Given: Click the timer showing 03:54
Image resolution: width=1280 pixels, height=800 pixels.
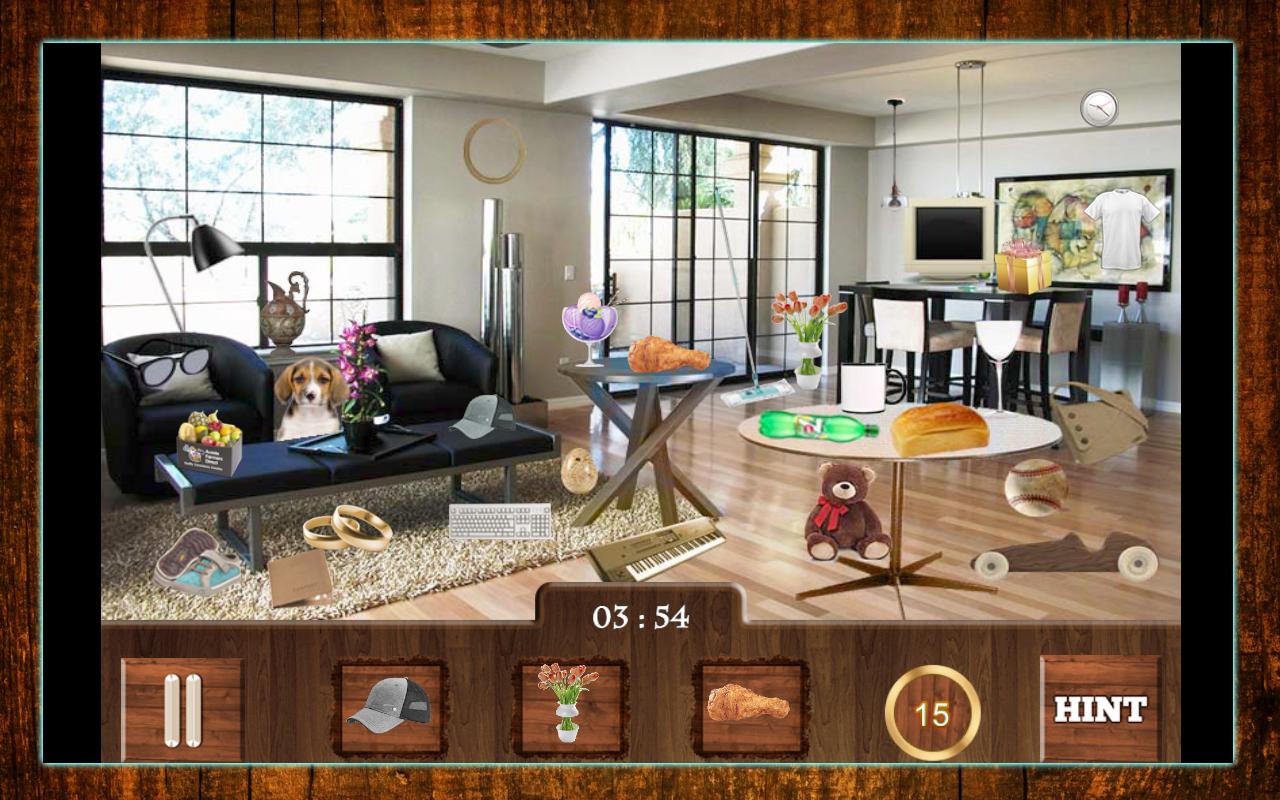Looking at the screenshot, I should tap(640, 618).
